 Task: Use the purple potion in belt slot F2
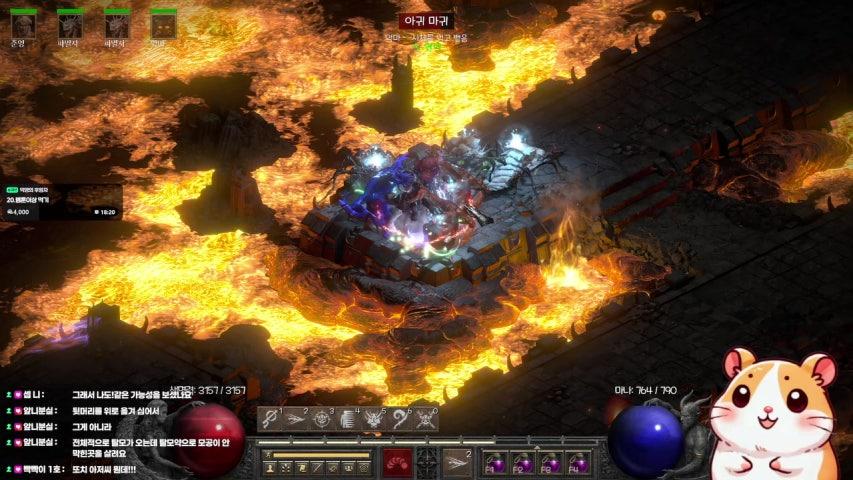pyautogui.click(x=522, y=462)
